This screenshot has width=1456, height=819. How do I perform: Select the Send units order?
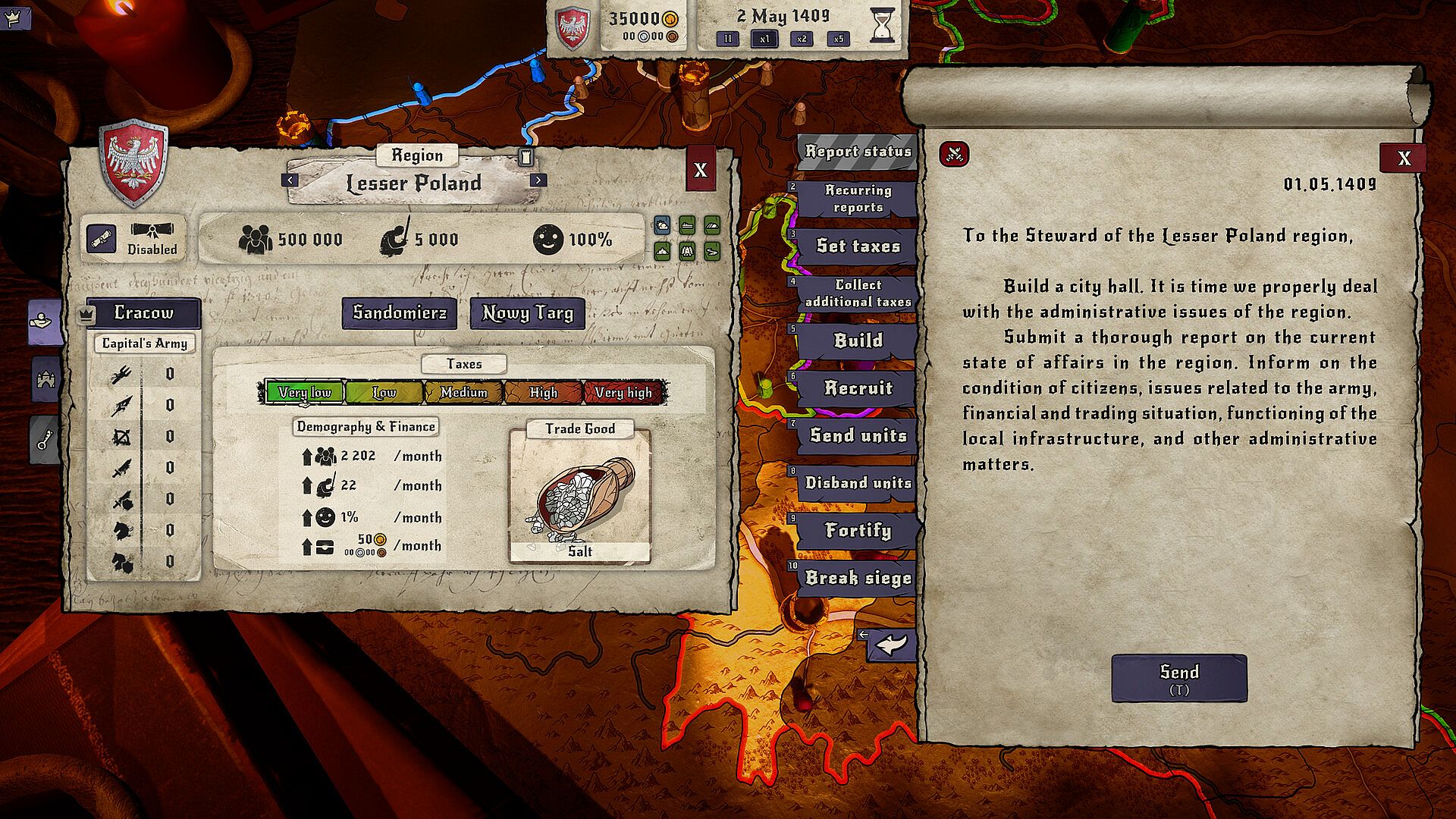click(858, 435)
